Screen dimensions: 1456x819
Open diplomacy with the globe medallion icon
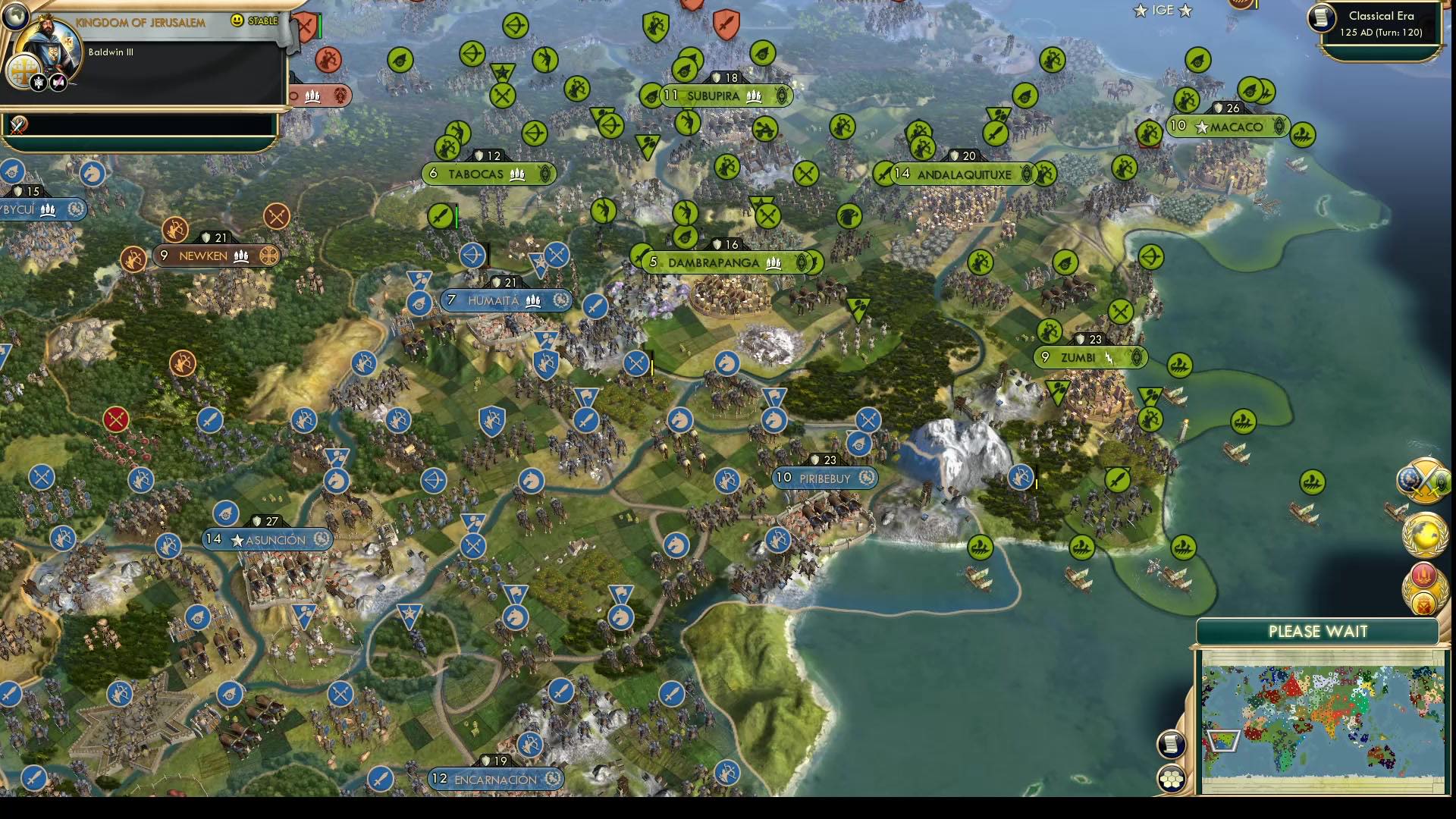point(1423,535)
